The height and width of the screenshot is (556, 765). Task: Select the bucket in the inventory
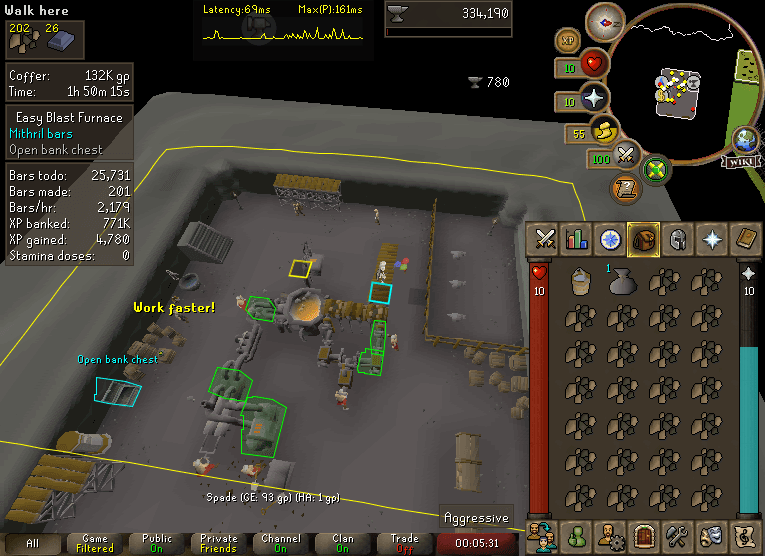coord(577,282)
